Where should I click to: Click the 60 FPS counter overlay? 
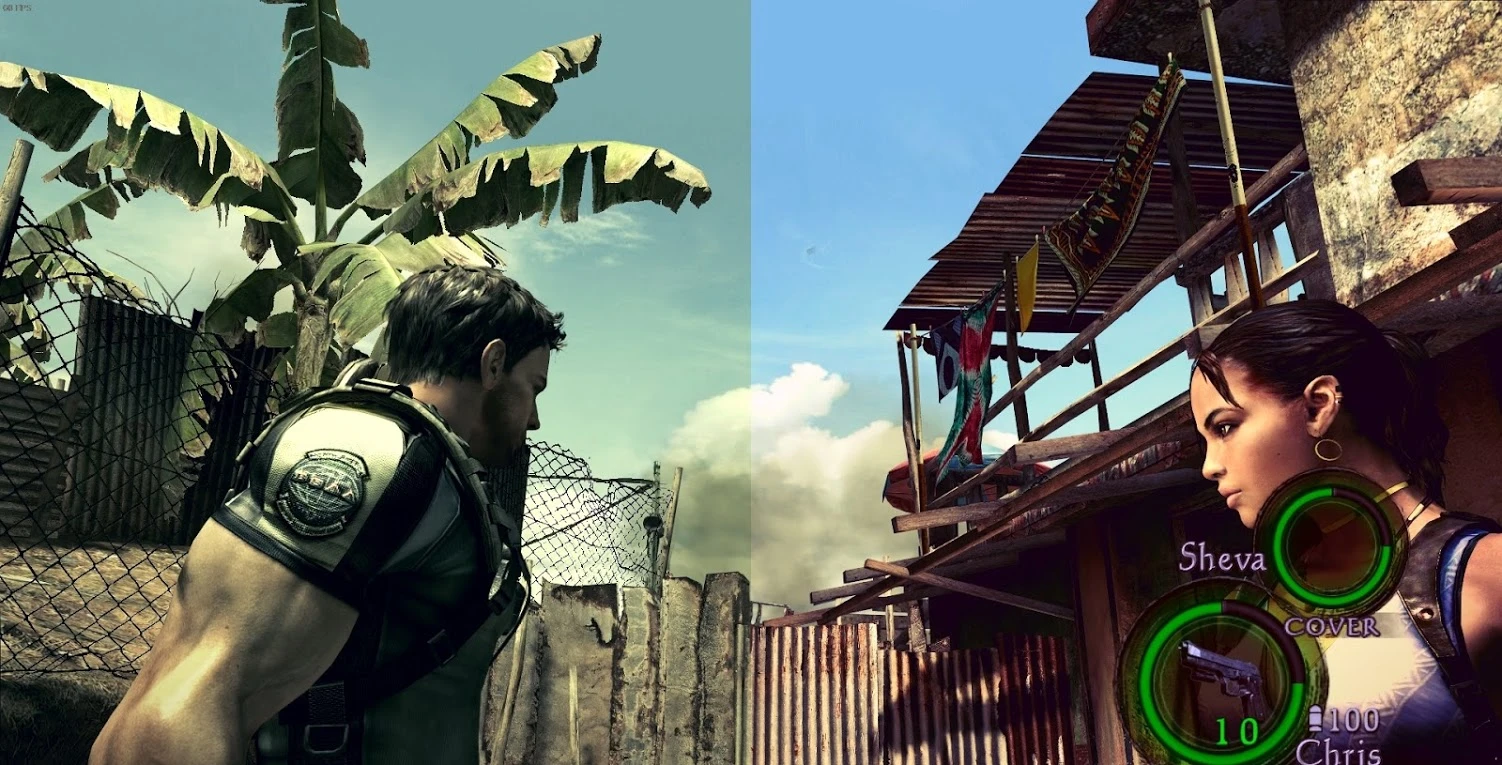pos(18,8)
